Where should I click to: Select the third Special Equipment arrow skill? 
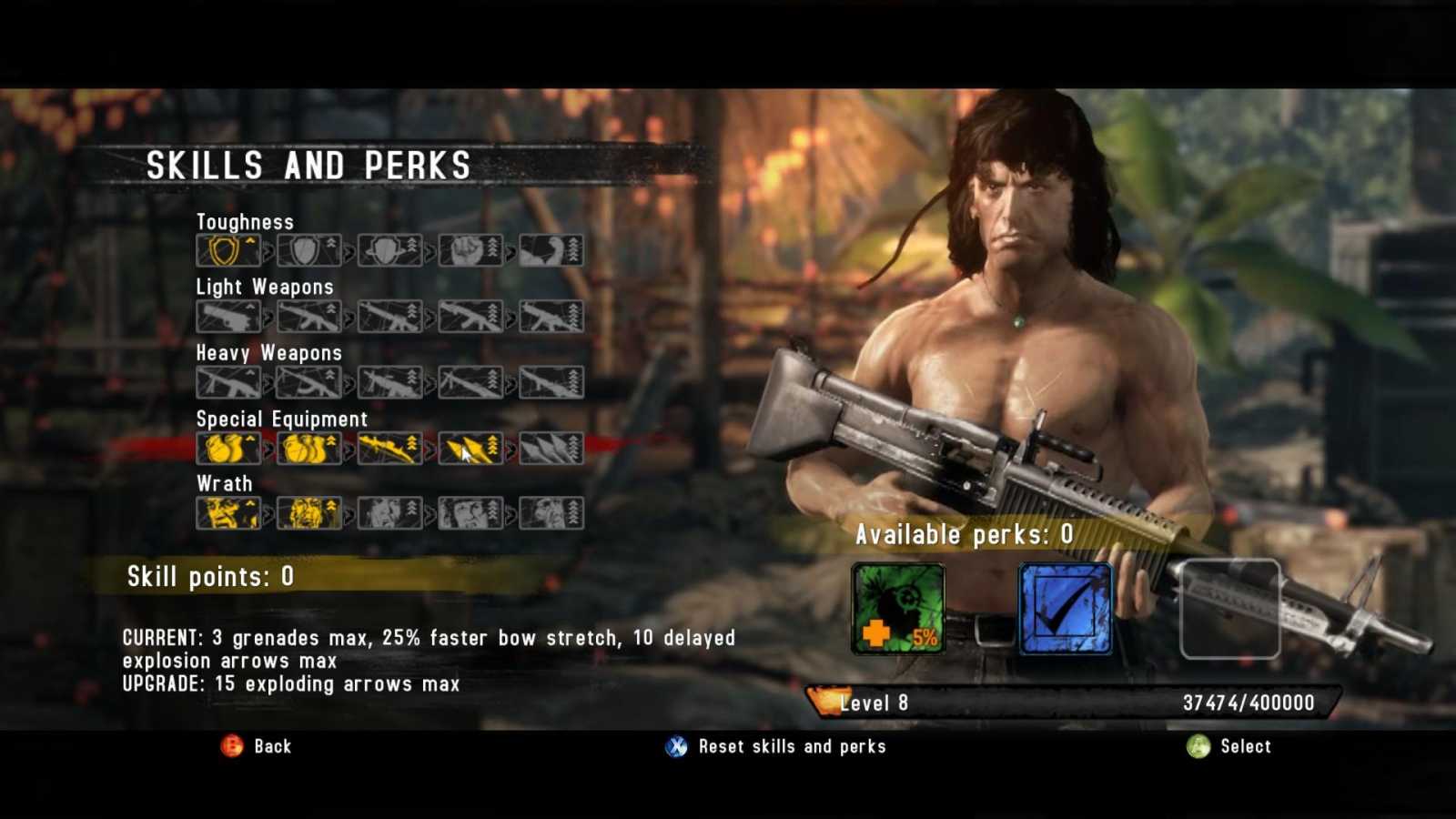tap(389, 449)
